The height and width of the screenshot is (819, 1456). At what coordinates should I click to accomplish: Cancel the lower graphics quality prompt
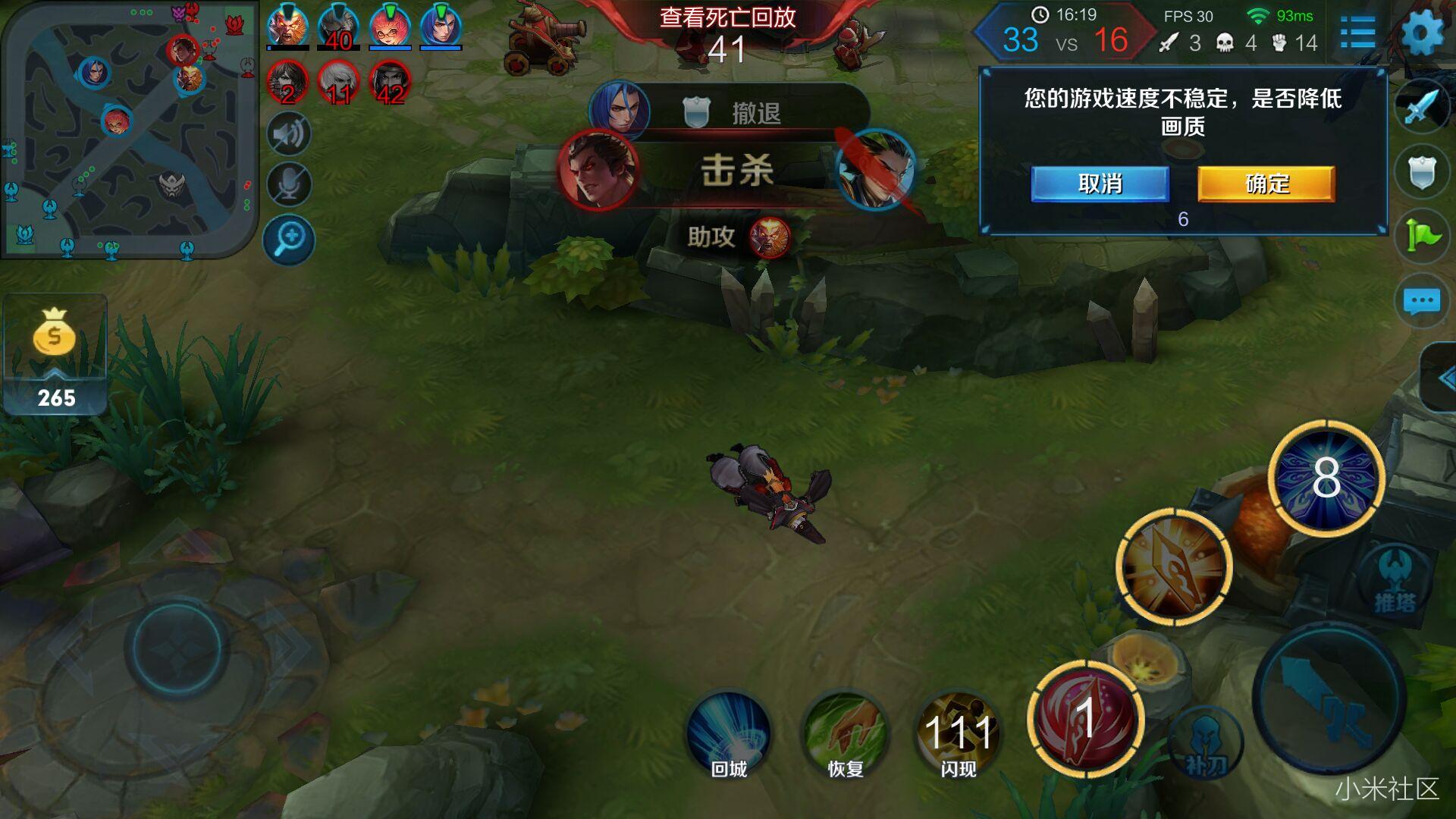1100,184
